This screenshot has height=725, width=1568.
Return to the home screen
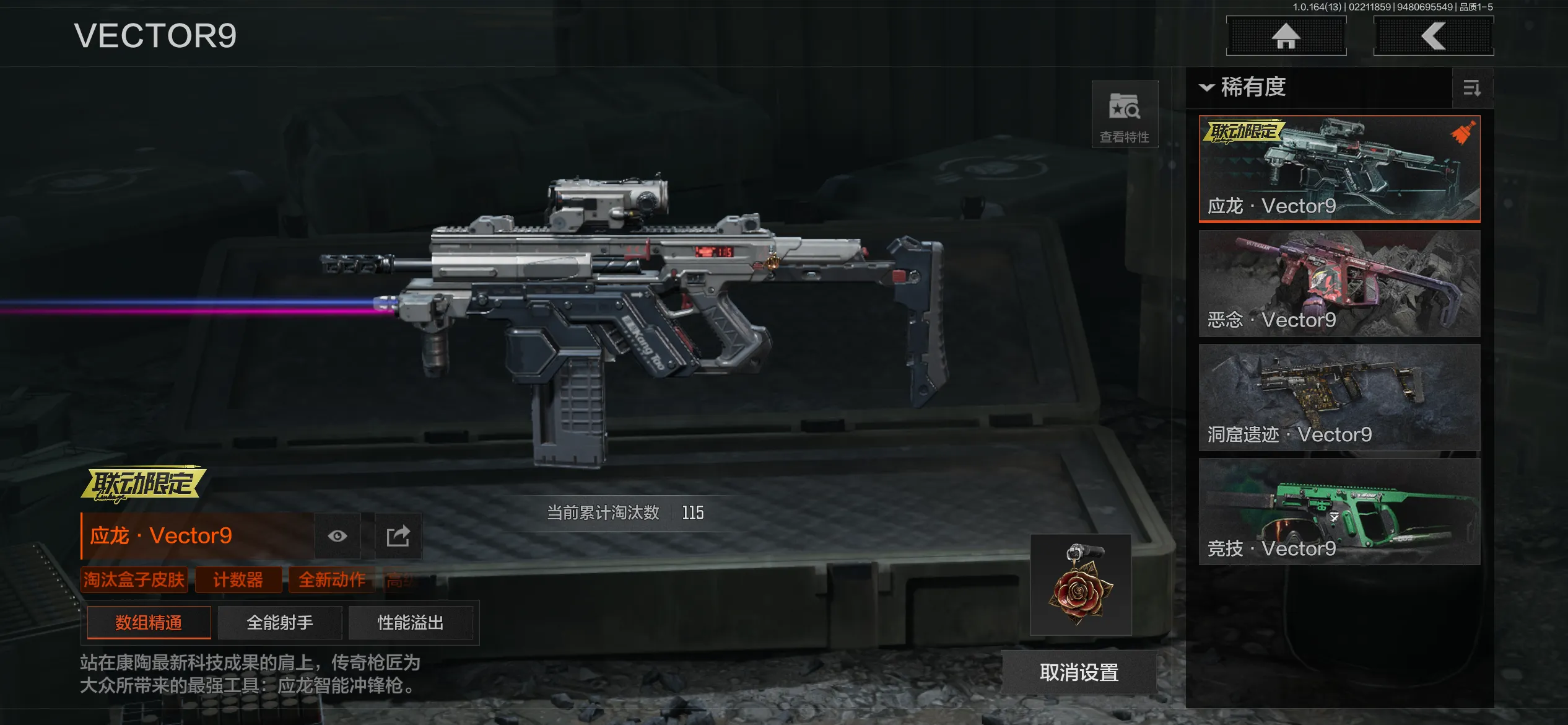(1286, 36)
